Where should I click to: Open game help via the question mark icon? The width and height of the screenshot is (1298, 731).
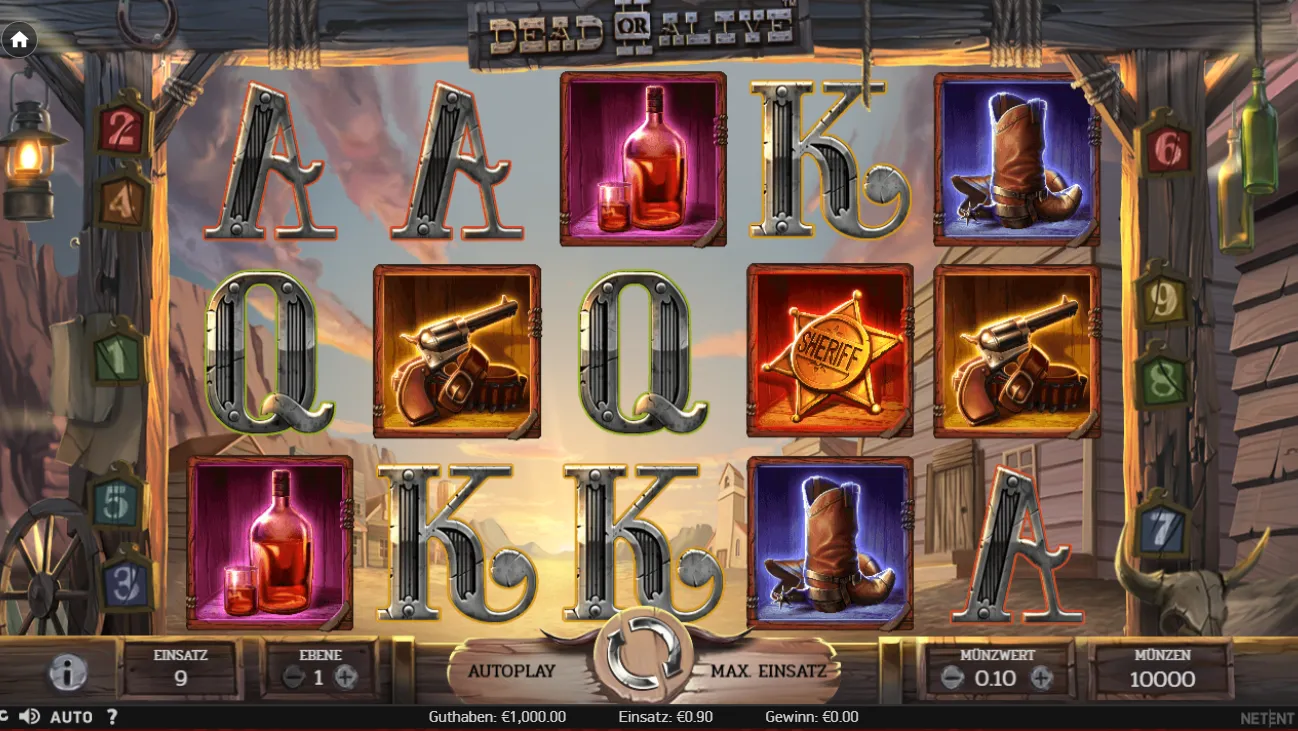[x=112, y=717]
